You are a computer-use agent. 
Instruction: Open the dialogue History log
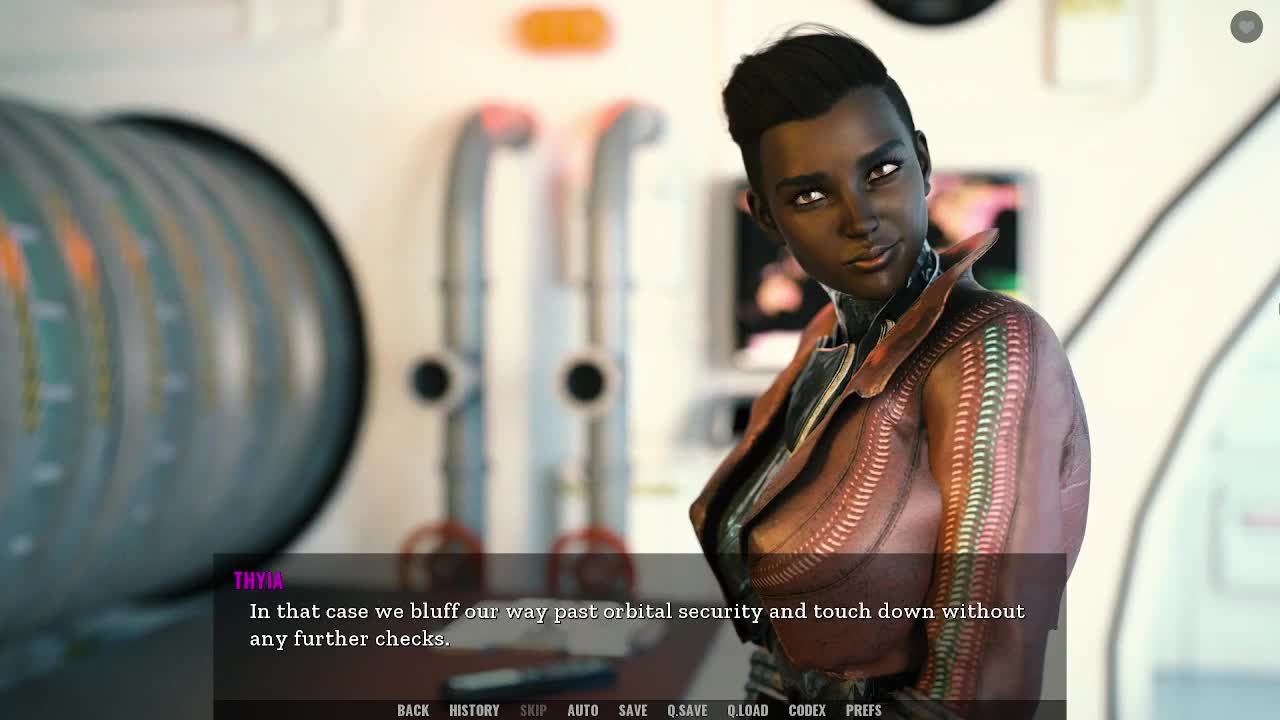click(x=474, y=710)
